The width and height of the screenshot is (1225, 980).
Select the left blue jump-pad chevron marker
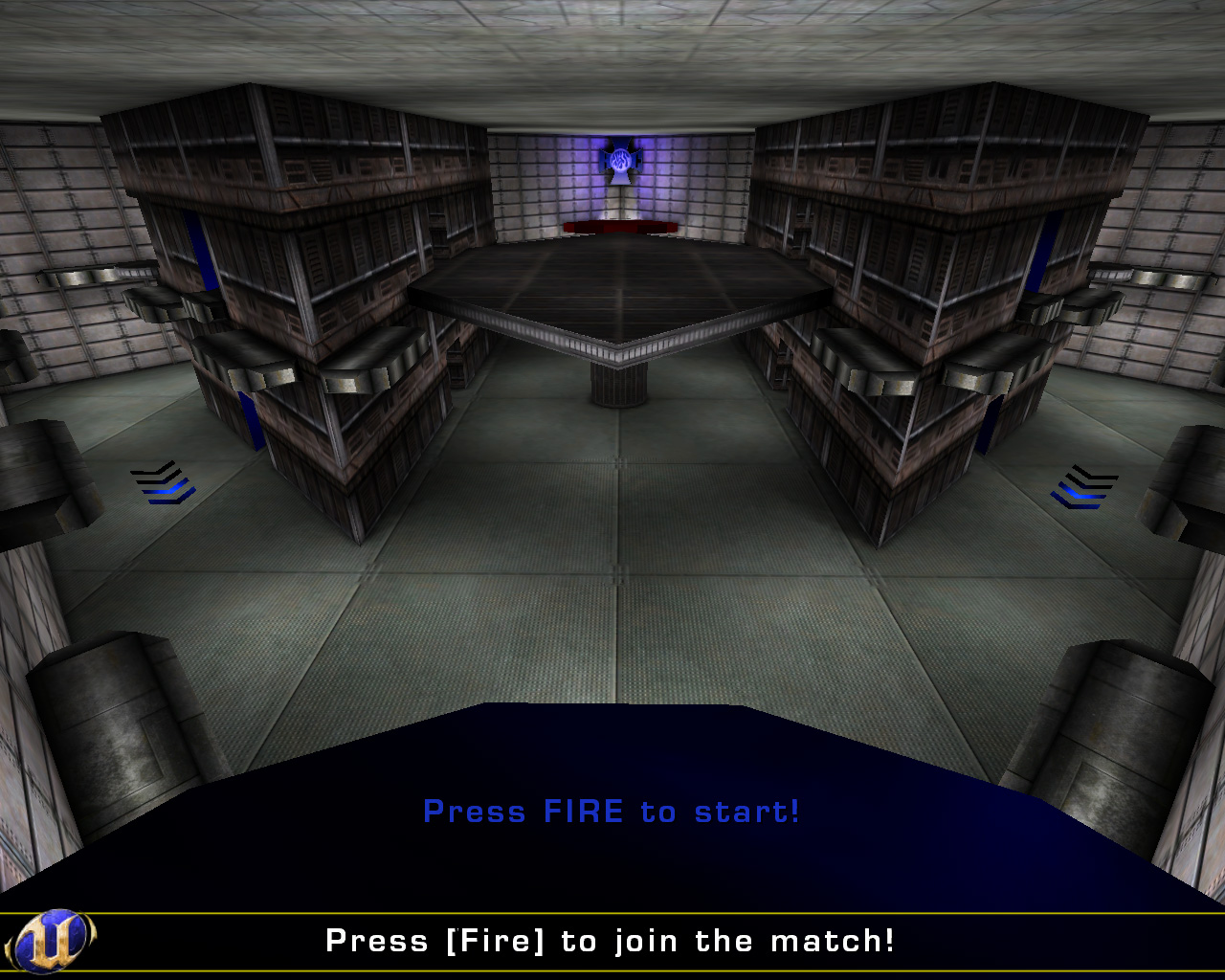[x=163, y=483]
